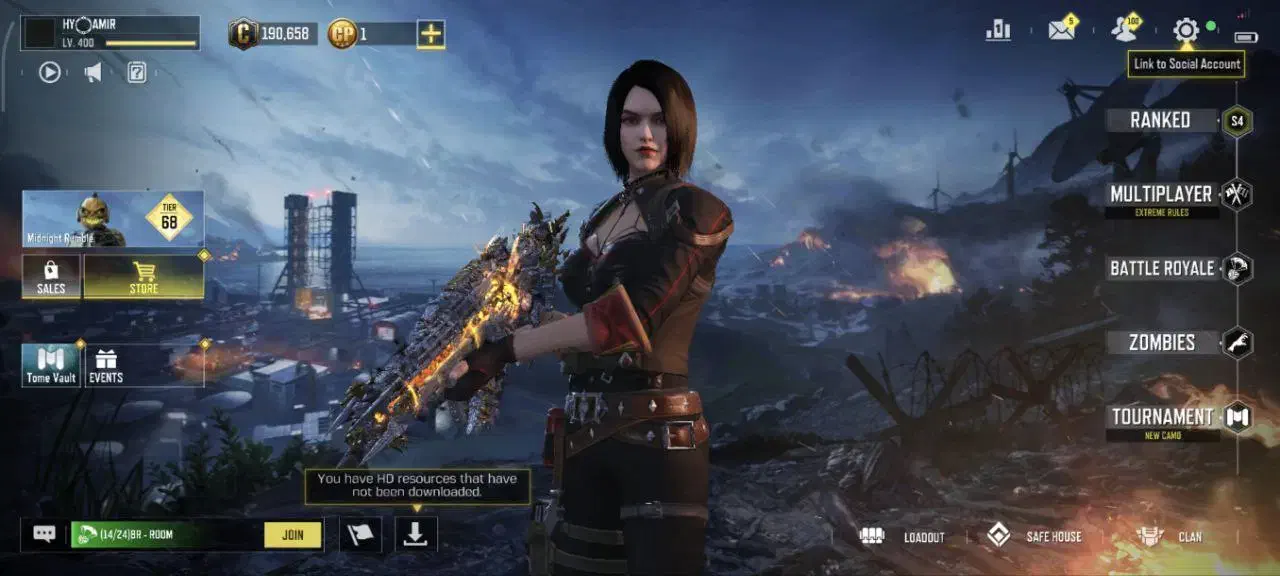Screen dimensions: 1280x576
Task: Open the Tome Vault
Action: click(51, 366)
